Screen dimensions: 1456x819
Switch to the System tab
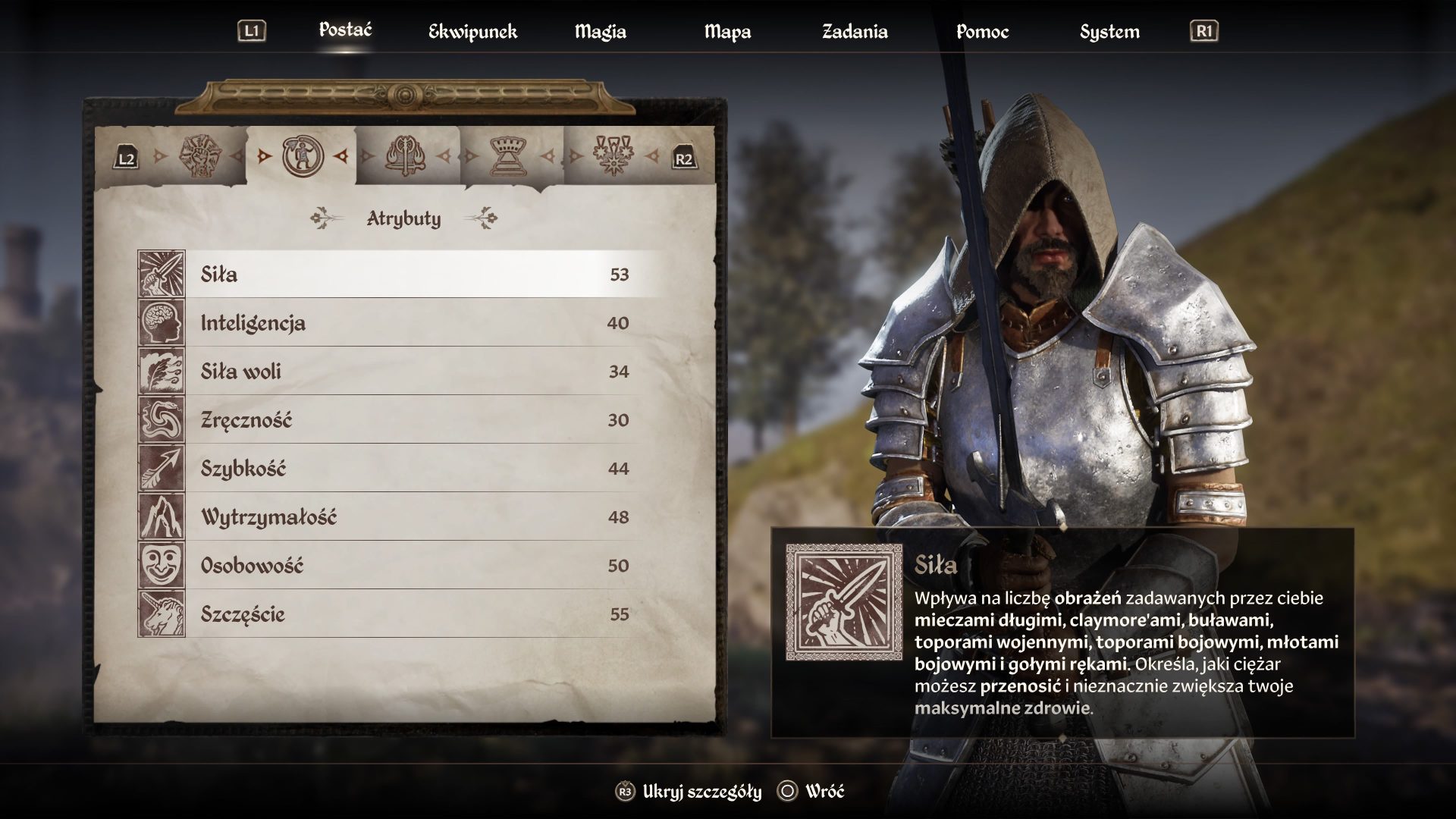coord(1109,32)
